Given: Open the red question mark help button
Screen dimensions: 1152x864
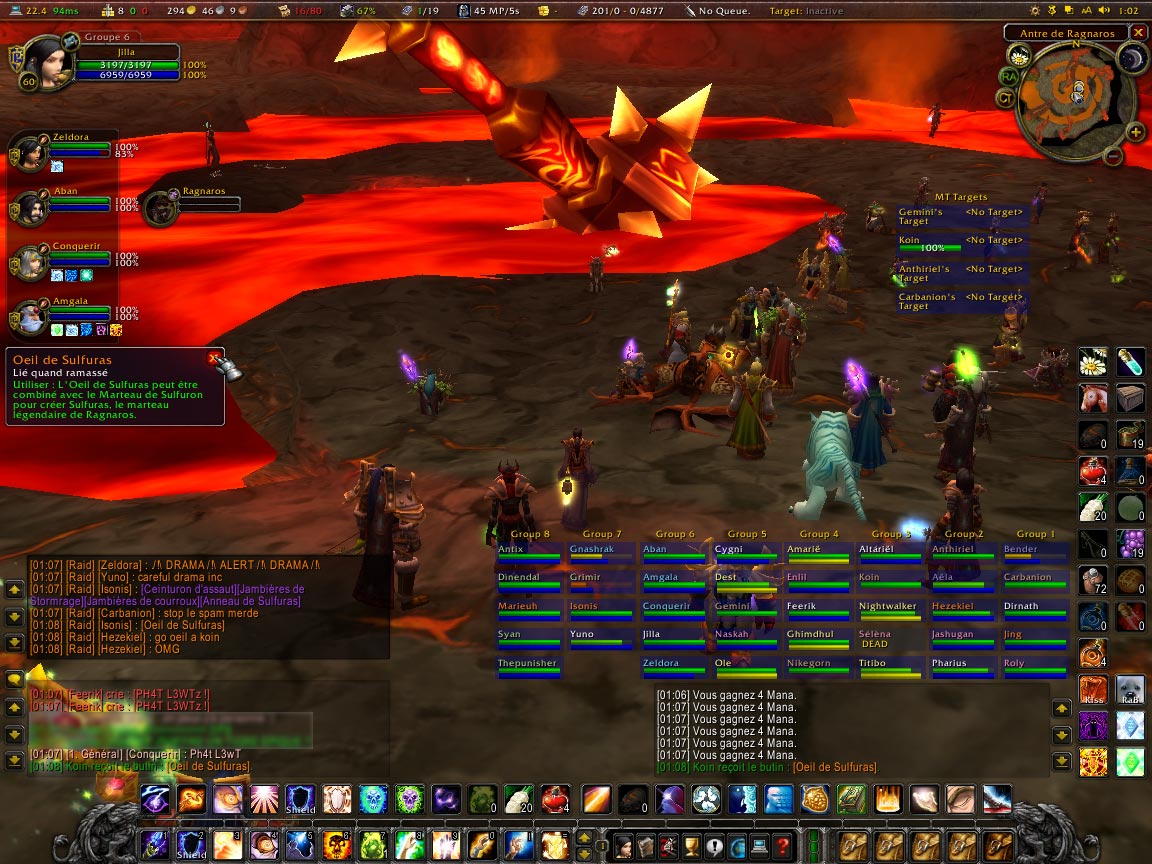Looking at the screenshot, I should pos(782,845).
